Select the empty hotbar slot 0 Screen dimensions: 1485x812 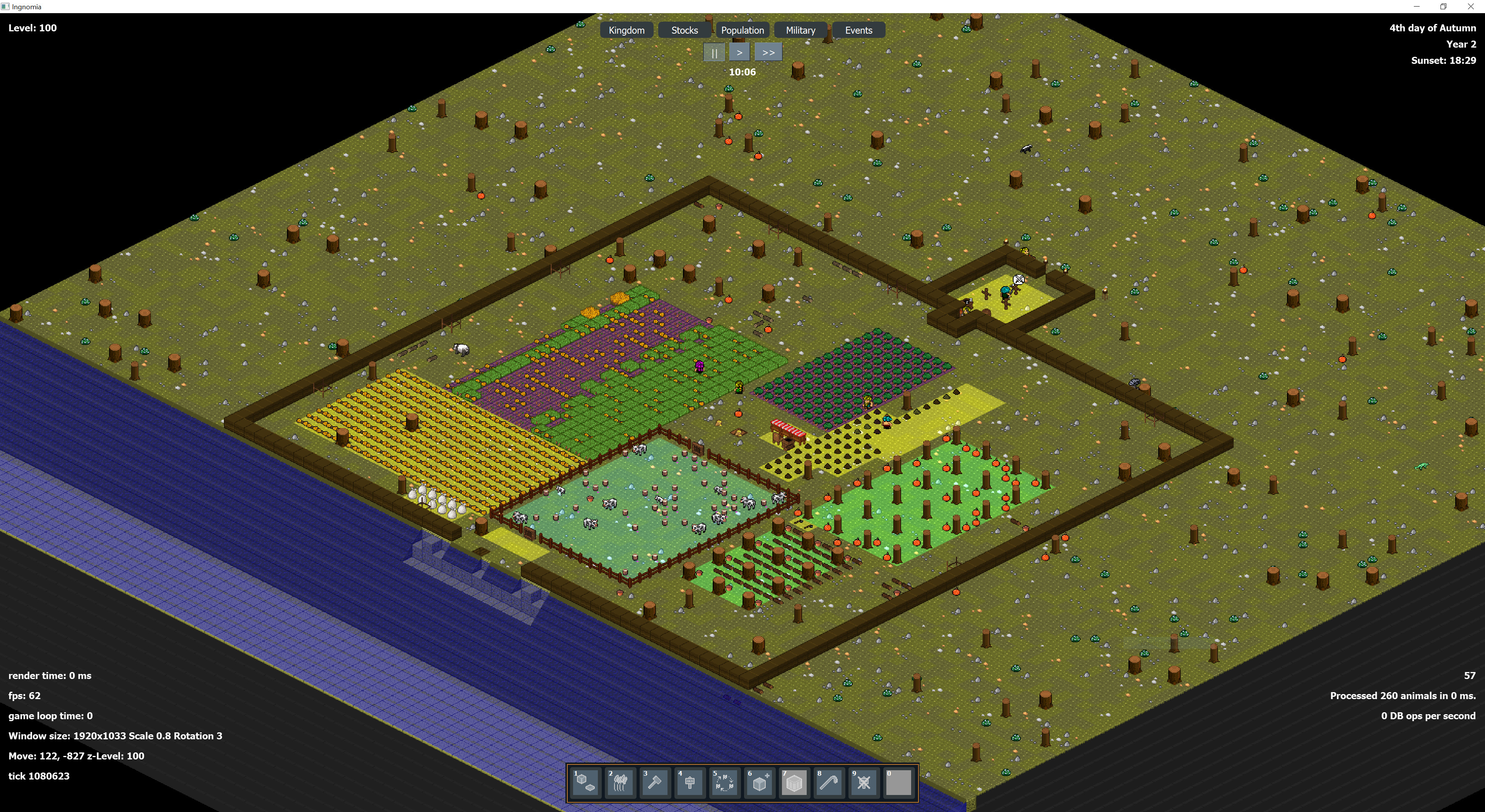(x=898, y=783)
